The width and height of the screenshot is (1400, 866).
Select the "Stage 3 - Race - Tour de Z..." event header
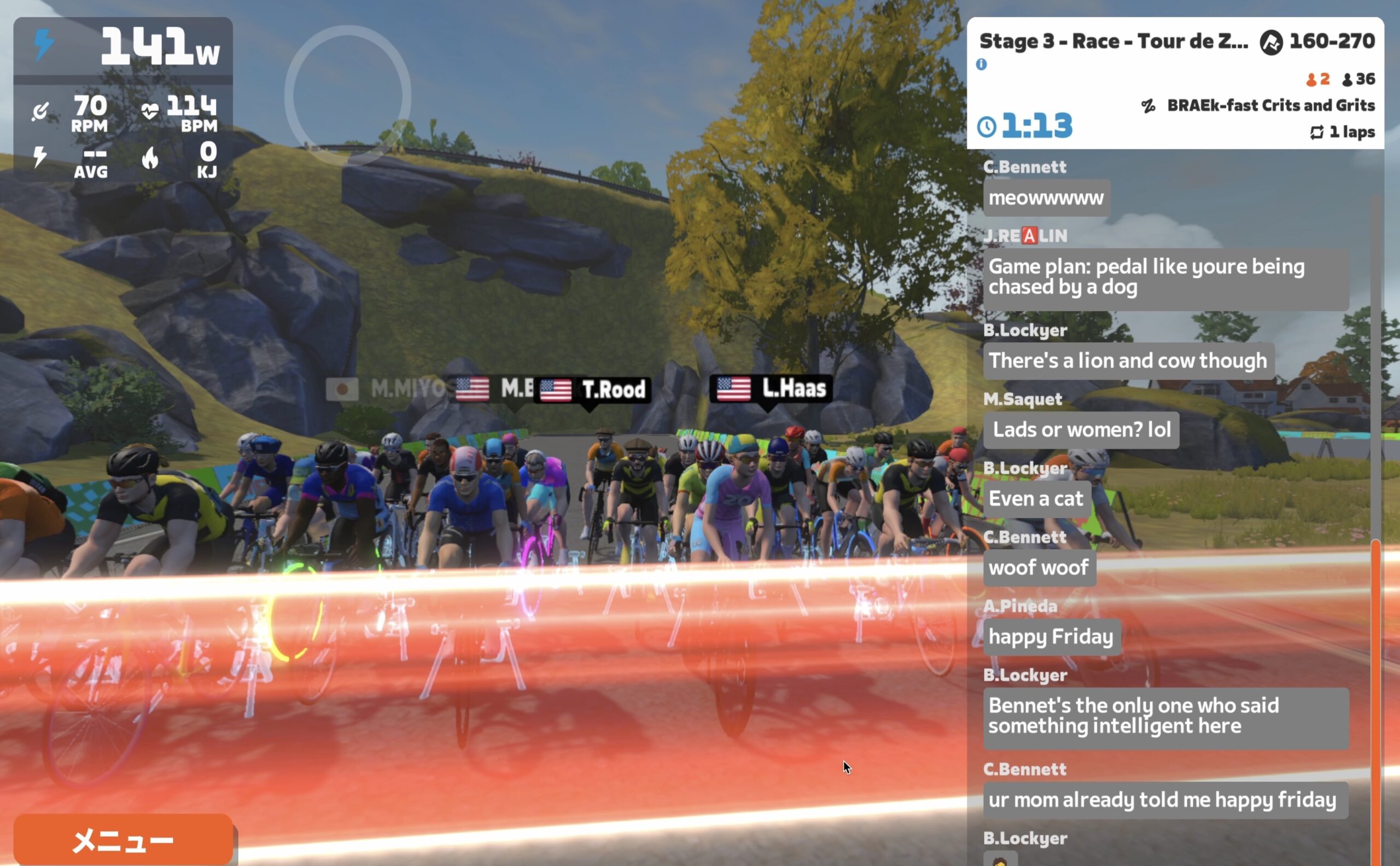click(1113, 41)
